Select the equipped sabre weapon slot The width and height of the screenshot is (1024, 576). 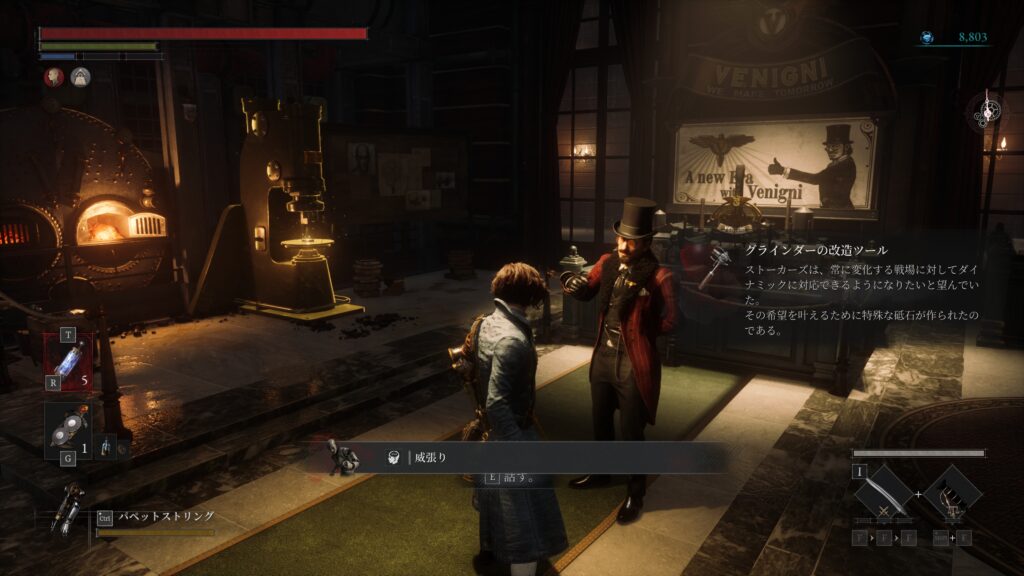[x=883, y=493]
